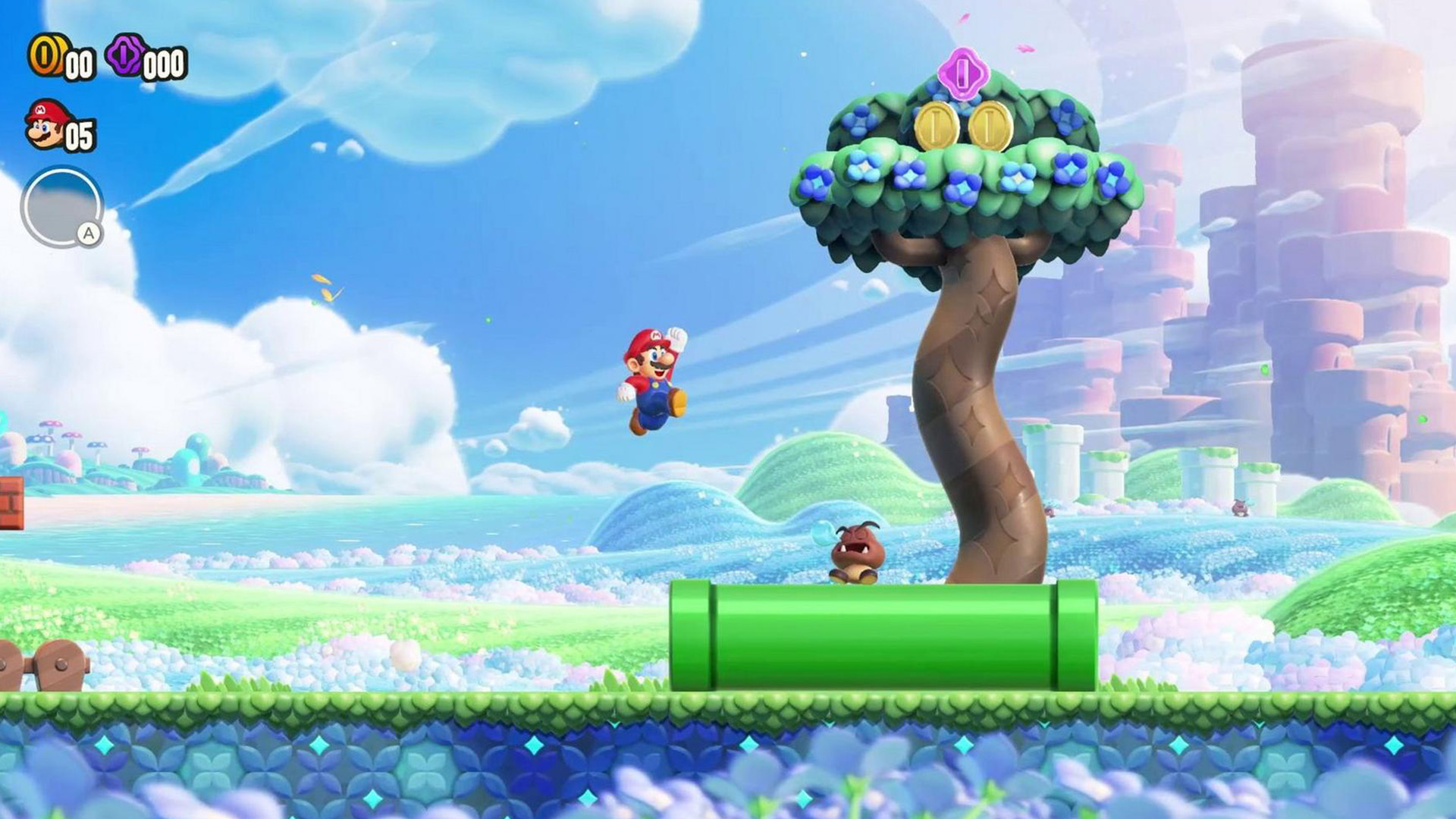This screenshot has height=819, width=1456.
Task: Click the purple flower coin icon
Action: (126, 55)
